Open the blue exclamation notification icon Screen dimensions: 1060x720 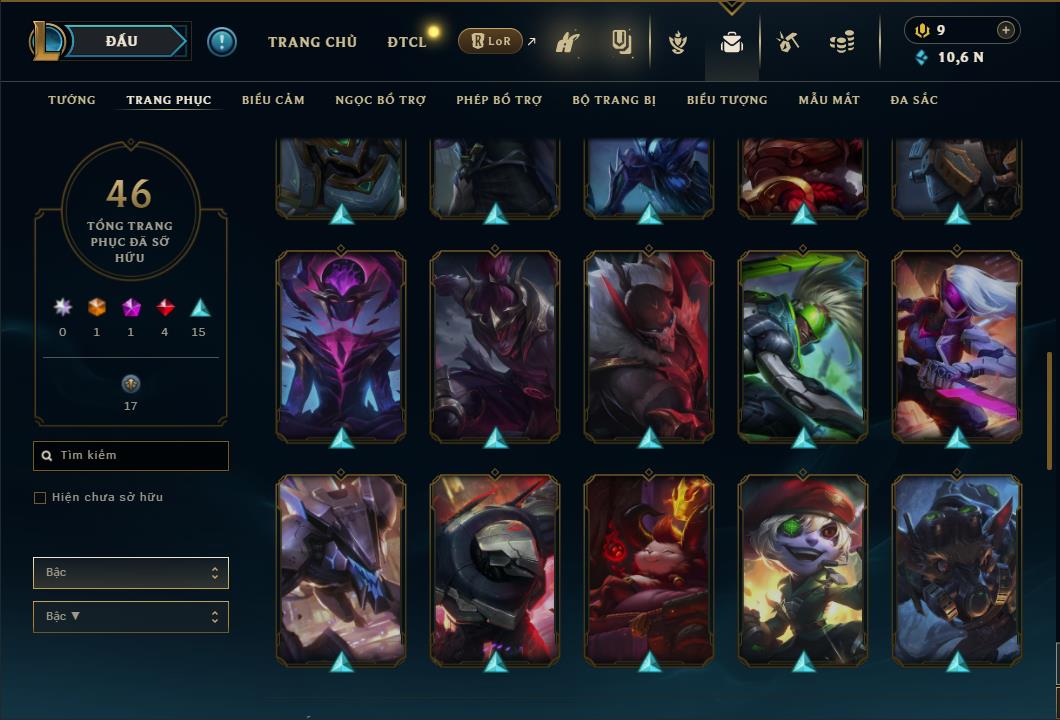click(x=221, y=42)
